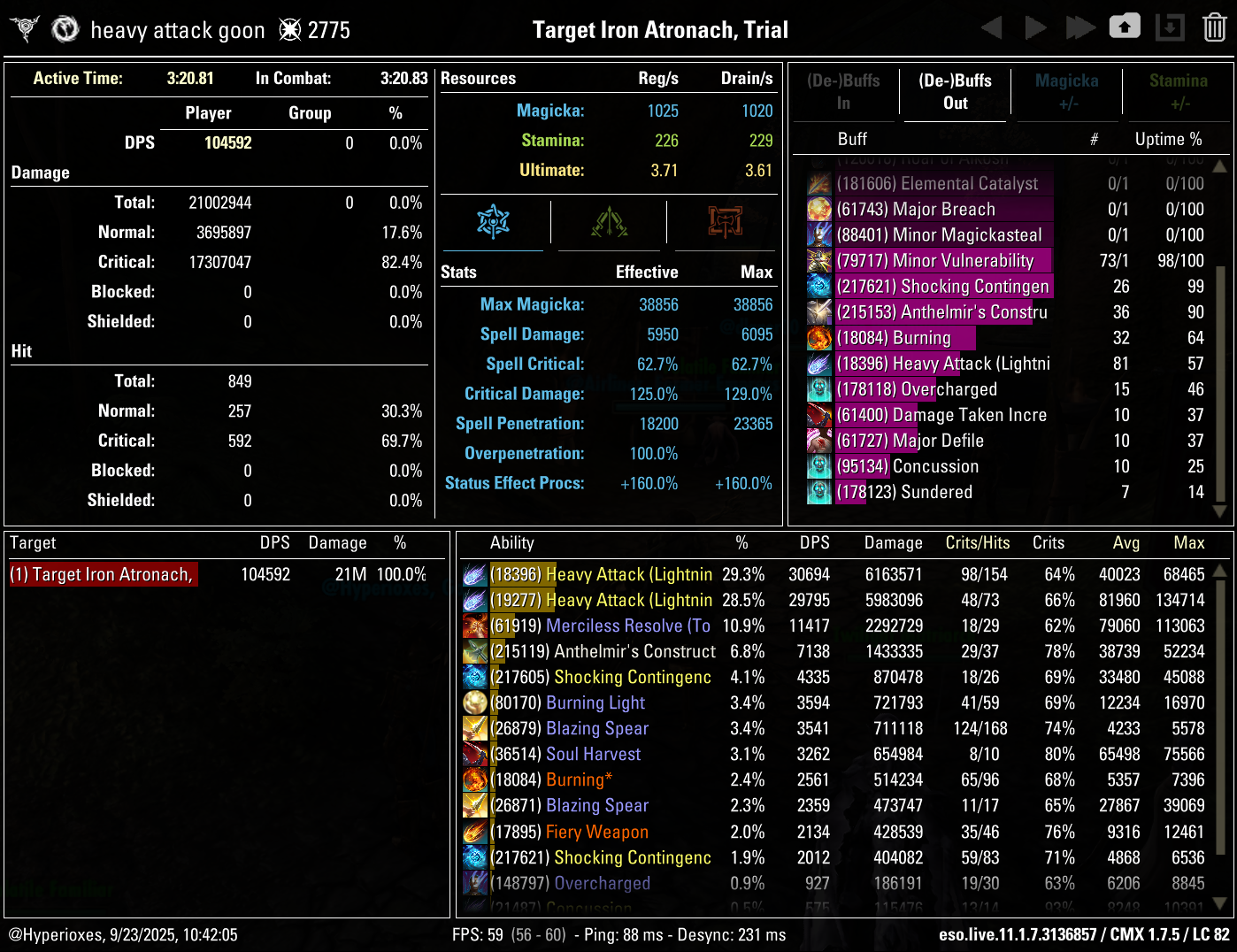Viewport: 1237px width, 952px height.
Task: Switch to the (De-)Buffs In tab
Action: (844, 92)
